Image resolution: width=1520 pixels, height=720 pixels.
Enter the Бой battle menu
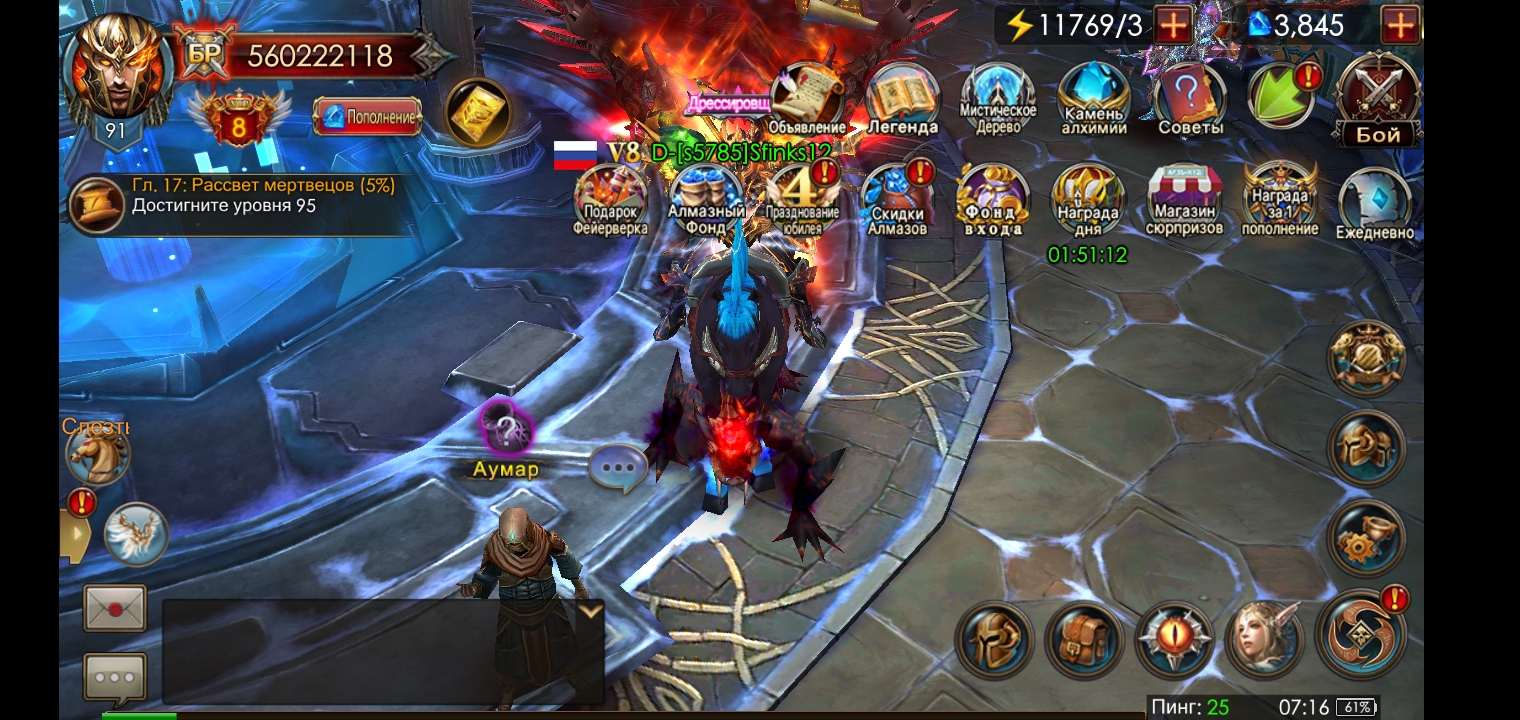click(x=1377, y=98)
